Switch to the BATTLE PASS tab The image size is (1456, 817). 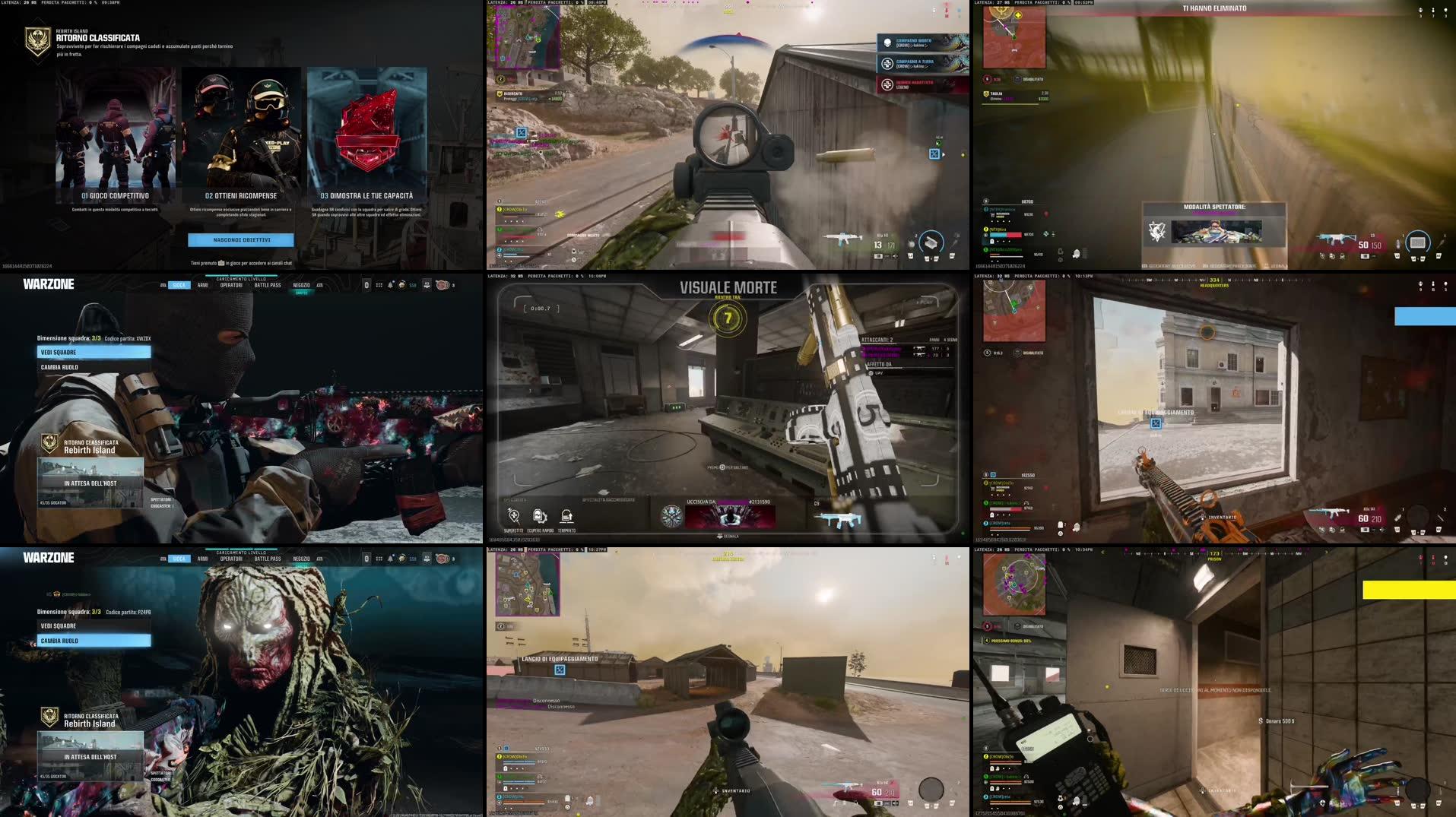tap(268, 283)
